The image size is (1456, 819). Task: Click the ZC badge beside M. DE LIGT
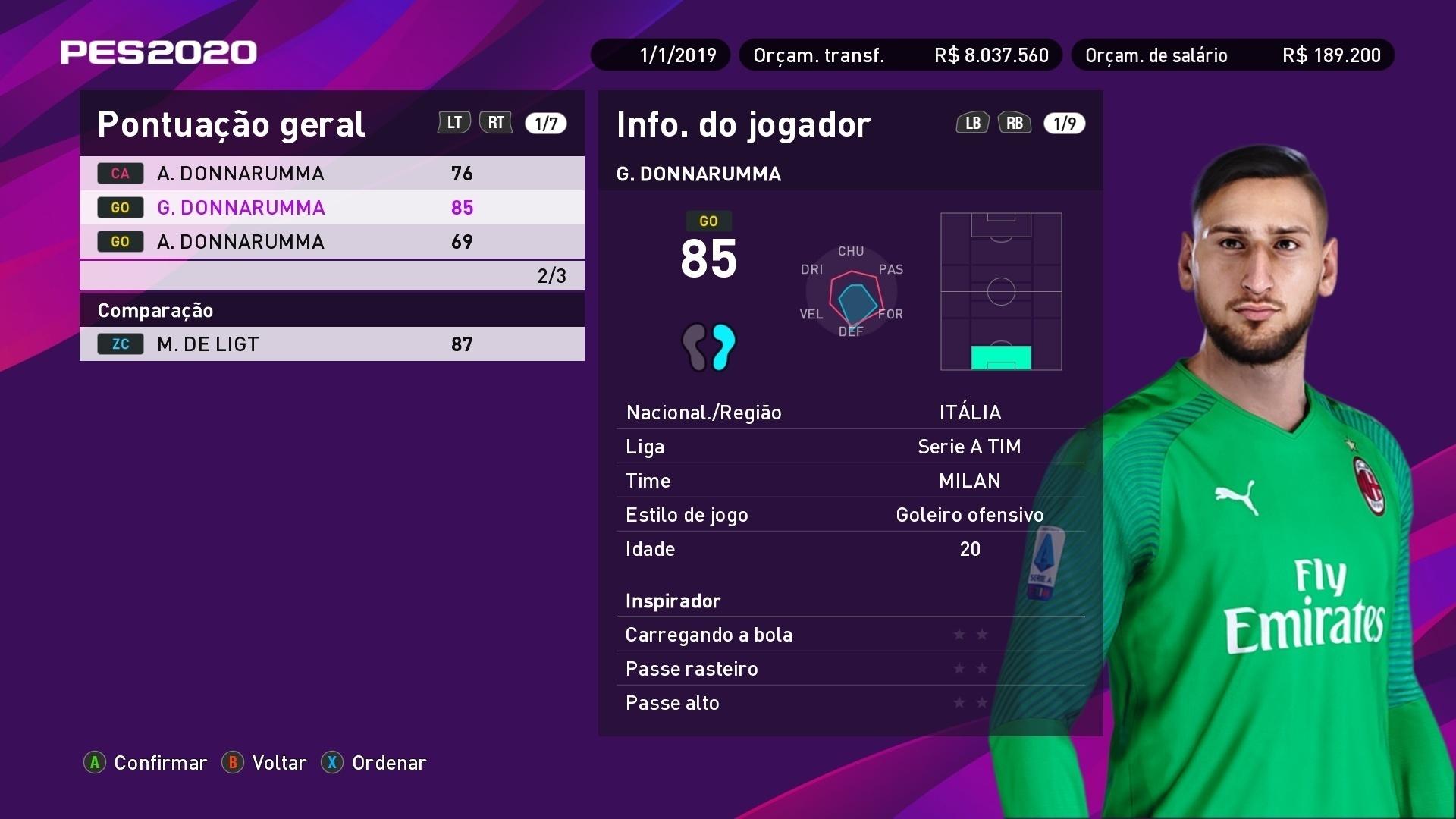pos(120,344)
